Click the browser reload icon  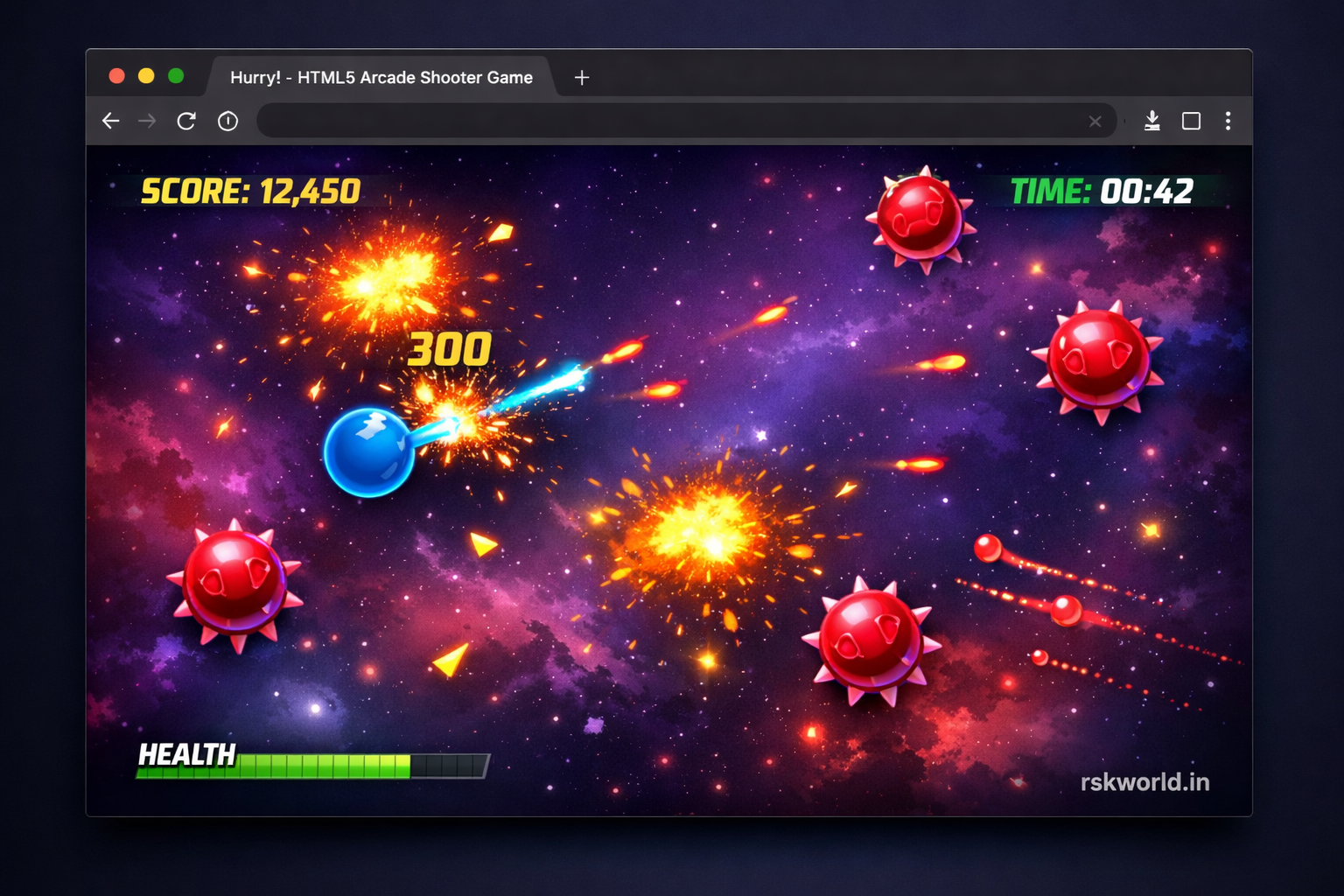(x=187, y=121)
